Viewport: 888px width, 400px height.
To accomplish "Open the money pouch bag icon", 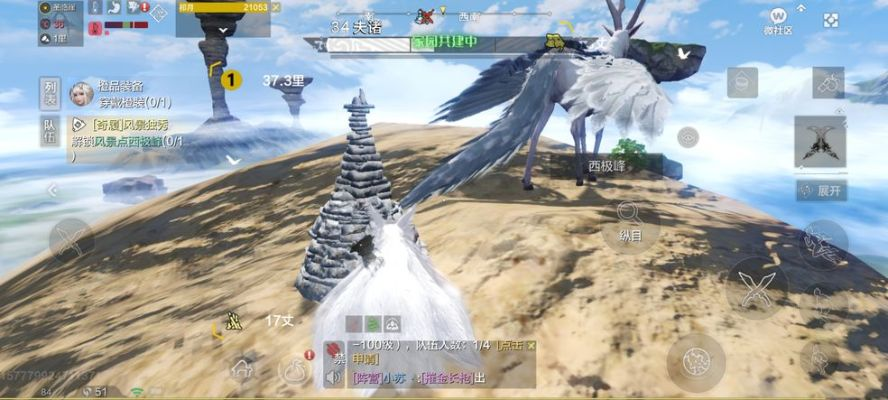I will point(294,369).
